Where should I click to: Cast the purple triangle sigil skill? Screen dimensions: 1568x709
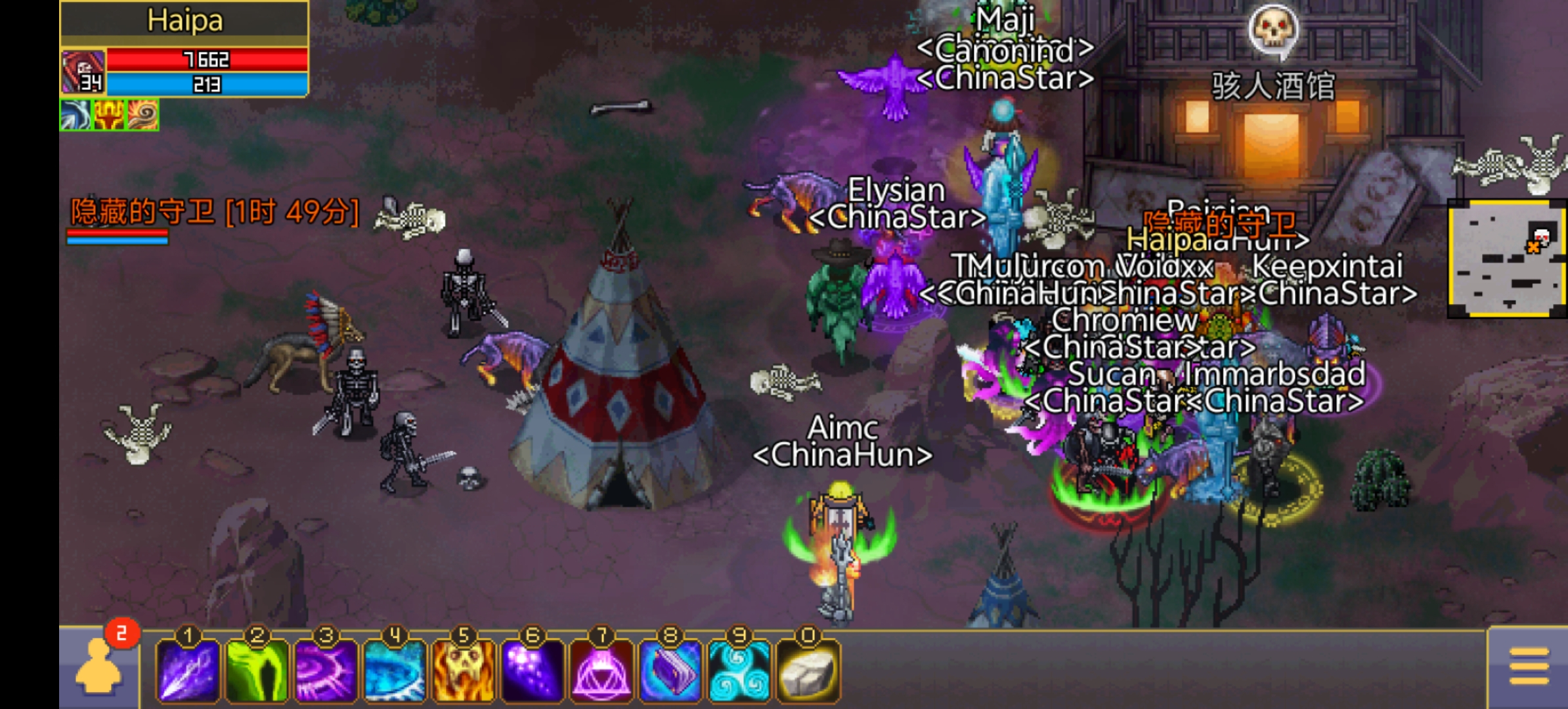(601, 671)
